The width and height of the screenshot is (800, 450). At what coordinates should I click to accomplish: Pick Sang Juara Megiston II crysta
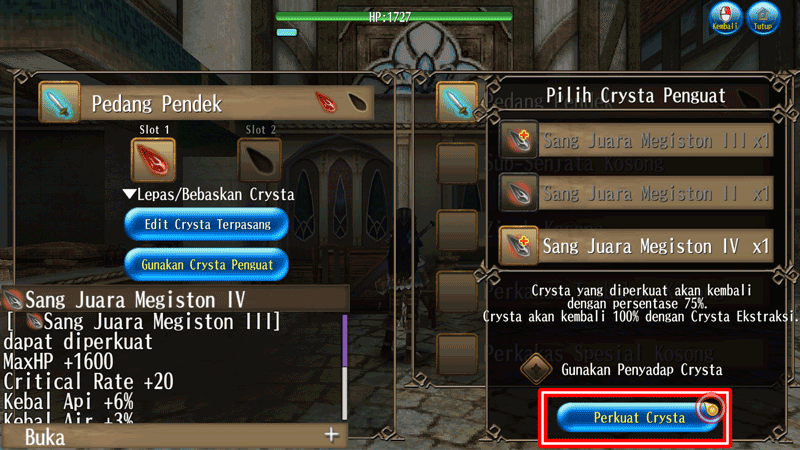tap(635, 192)
